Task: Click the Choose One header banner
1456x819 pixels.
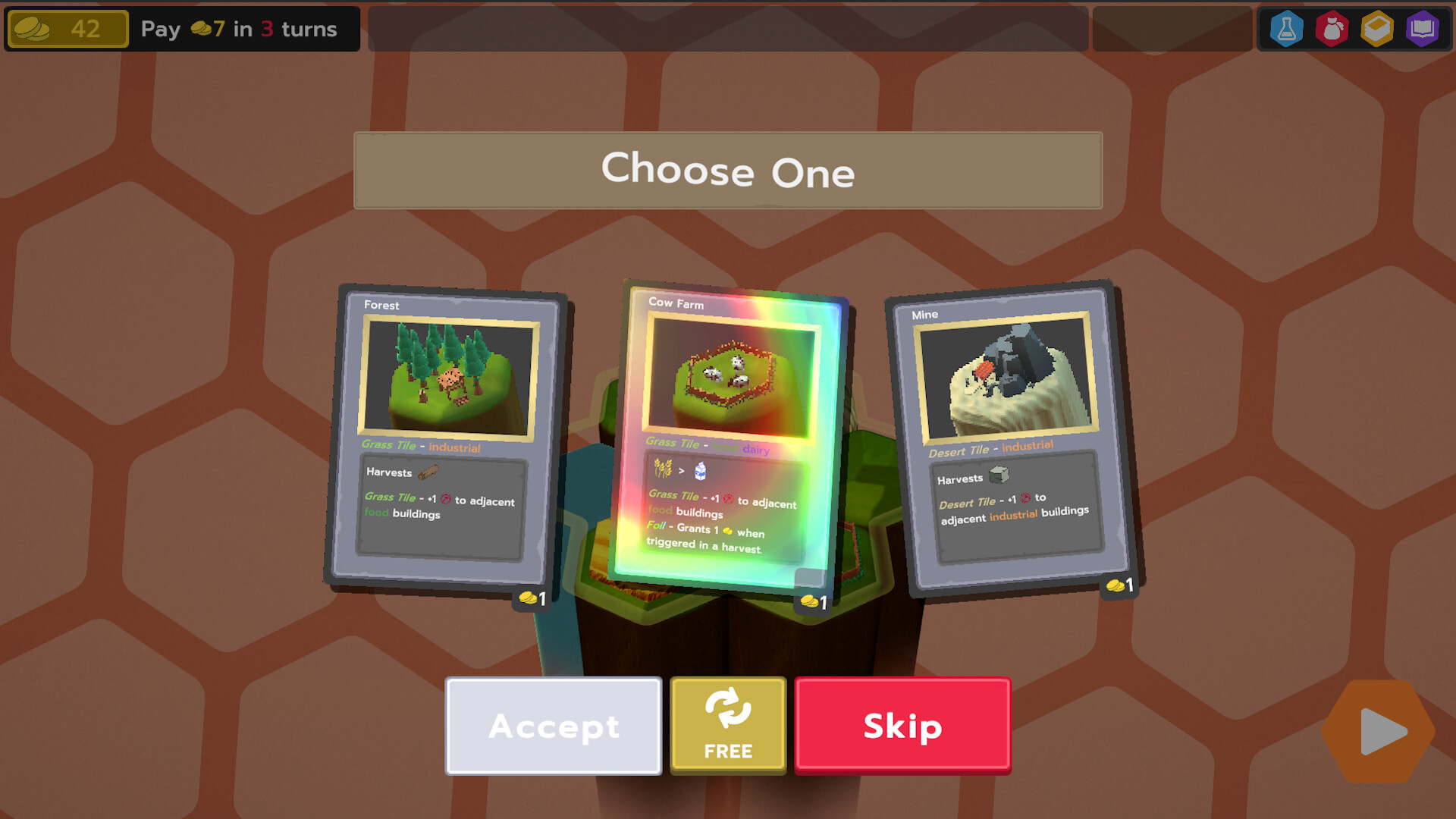Action: [726, 171]
